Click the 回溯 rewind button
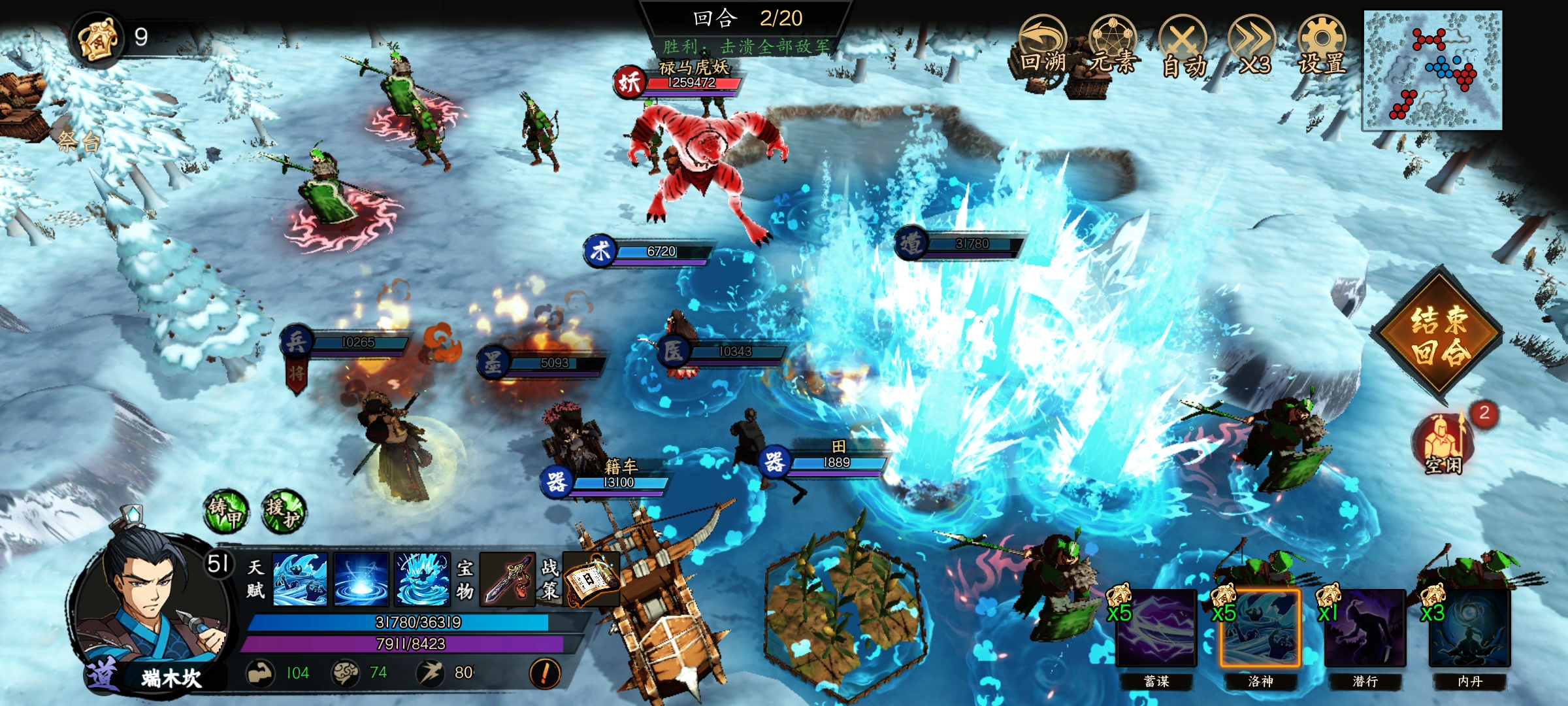The image size is (1568, 706). (x=1043, y=47)
